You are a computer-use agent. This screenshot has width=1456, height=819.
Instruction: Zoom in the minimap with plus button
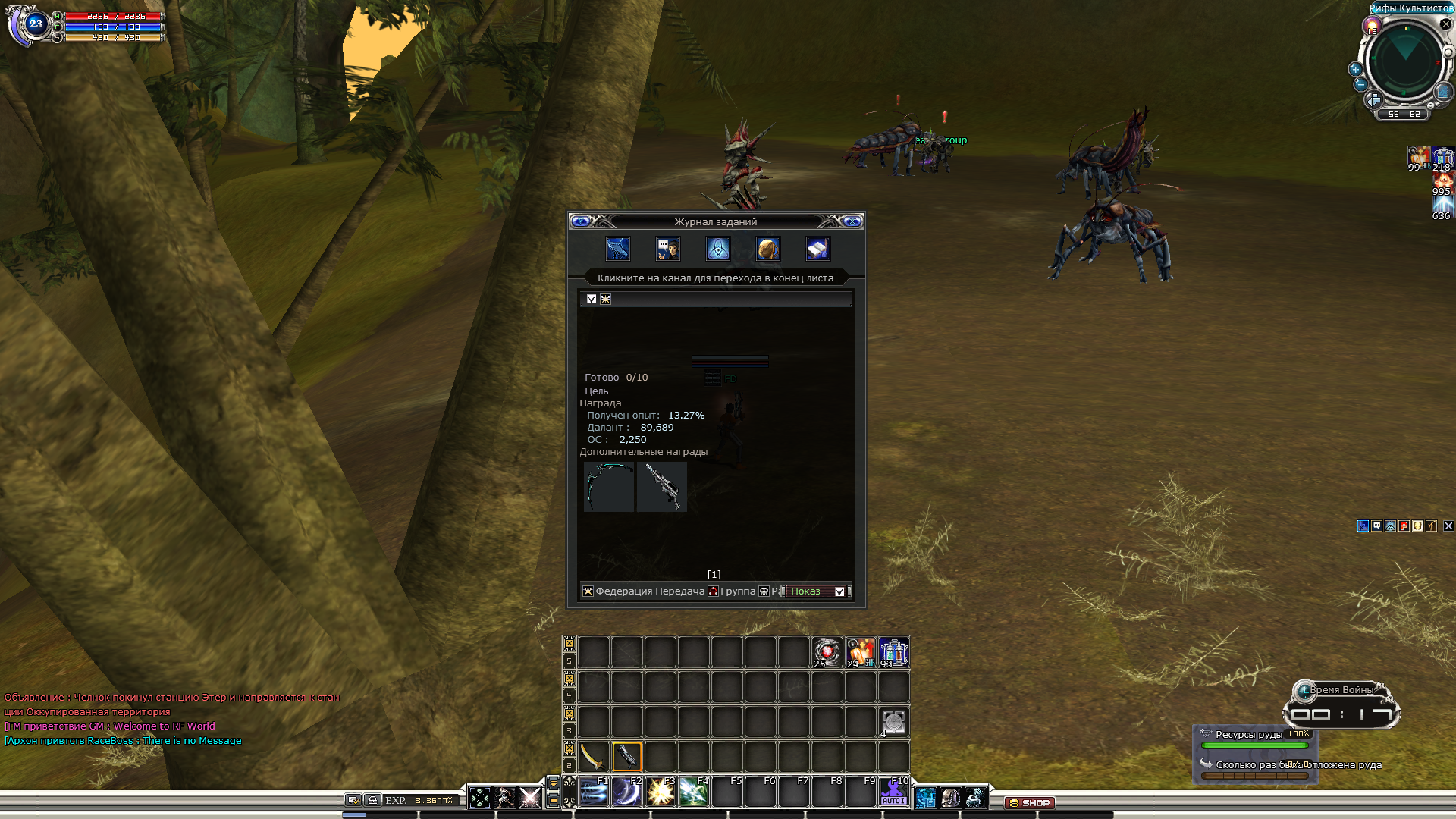pyautogui.click(x=1355, y=69)
